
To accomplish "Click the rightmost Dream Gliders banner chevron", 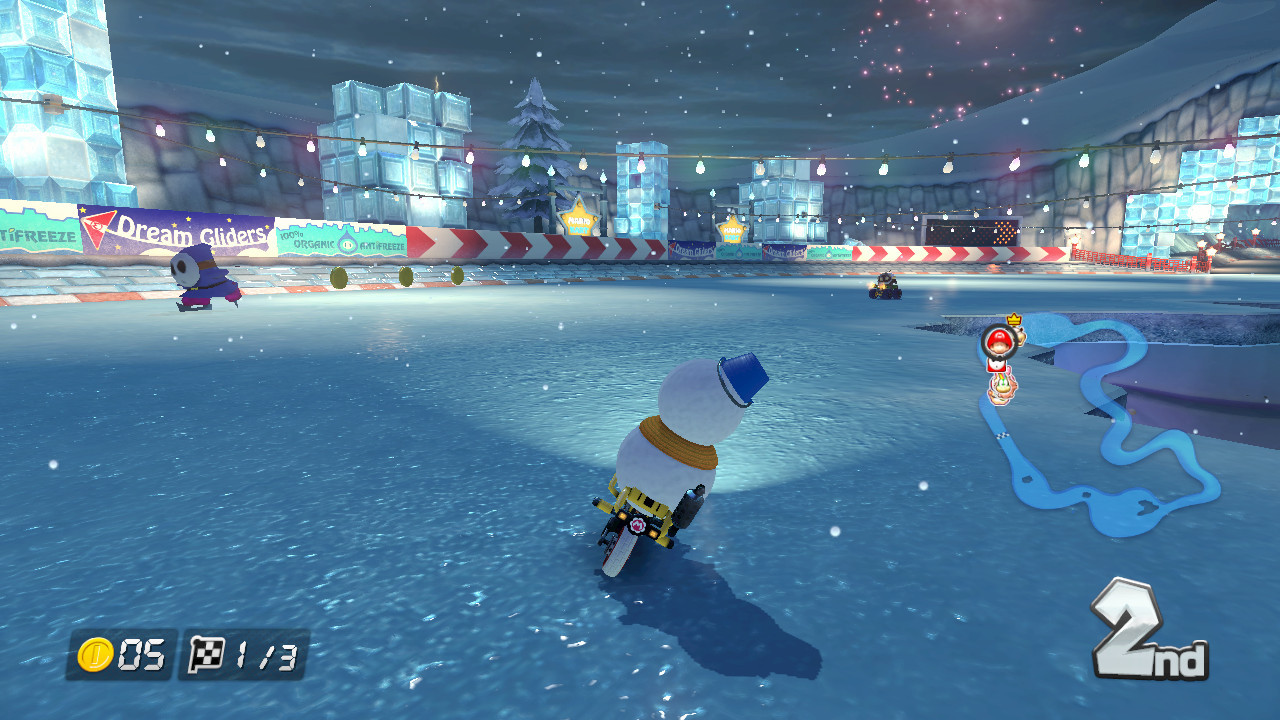I will (768, 250).
